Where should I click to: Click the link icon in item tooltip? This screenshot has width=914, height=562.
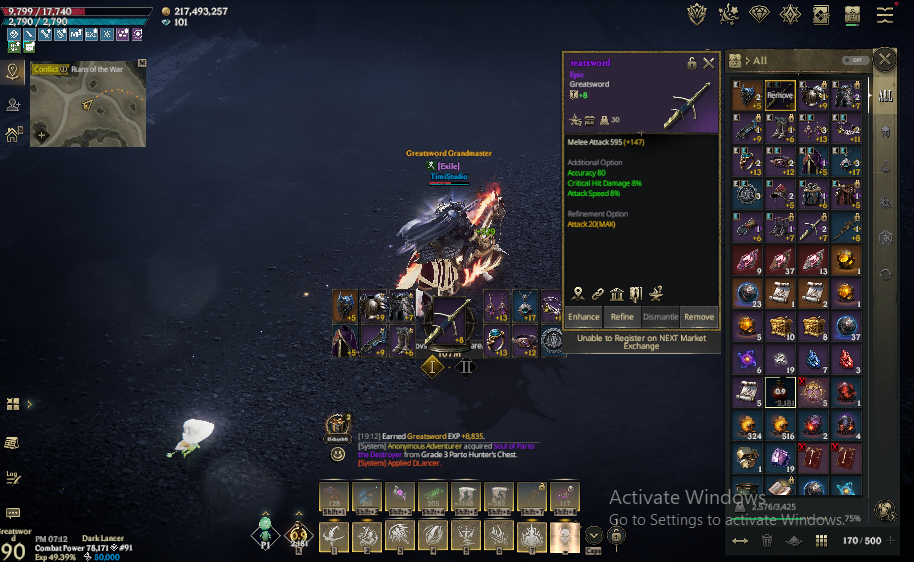[x=597, y=293]
